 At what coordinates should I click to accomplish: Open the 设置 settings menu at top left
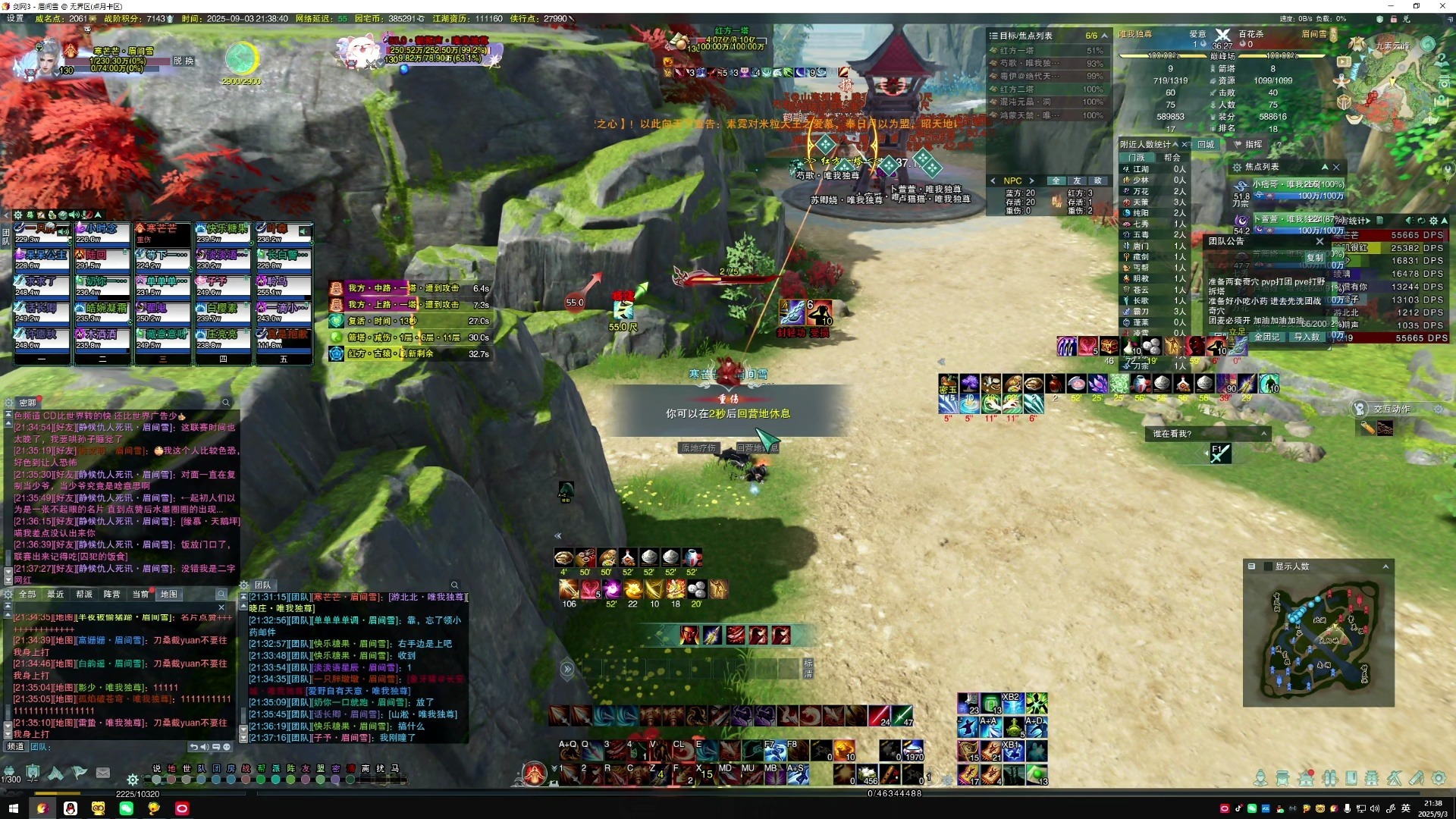(x=15, y=18)
